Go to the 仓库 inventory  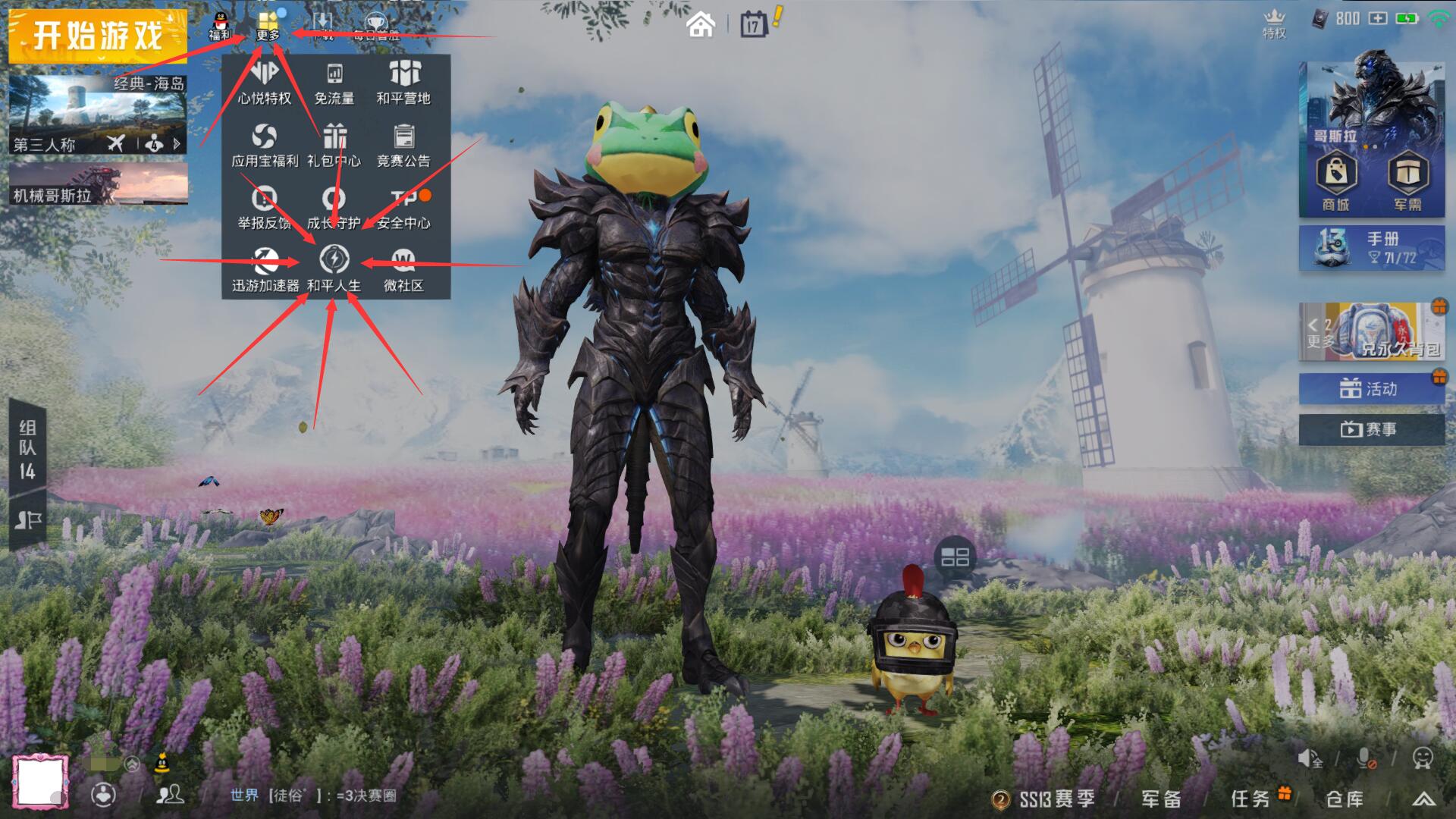pyautogui.click(x=1345, y=799)
